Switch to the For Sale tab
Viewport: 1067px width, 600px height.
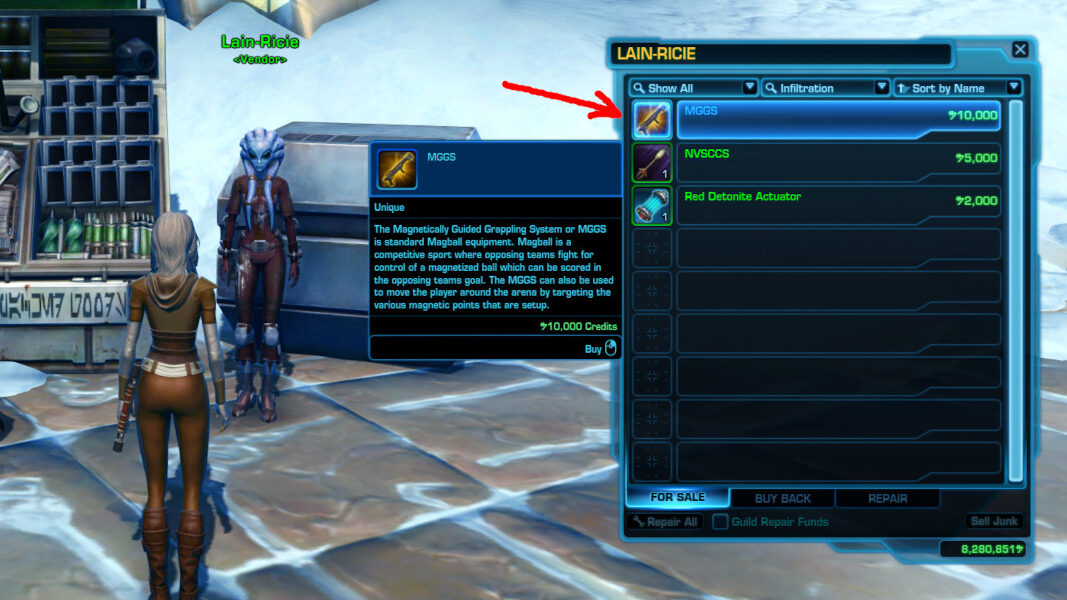677,498
